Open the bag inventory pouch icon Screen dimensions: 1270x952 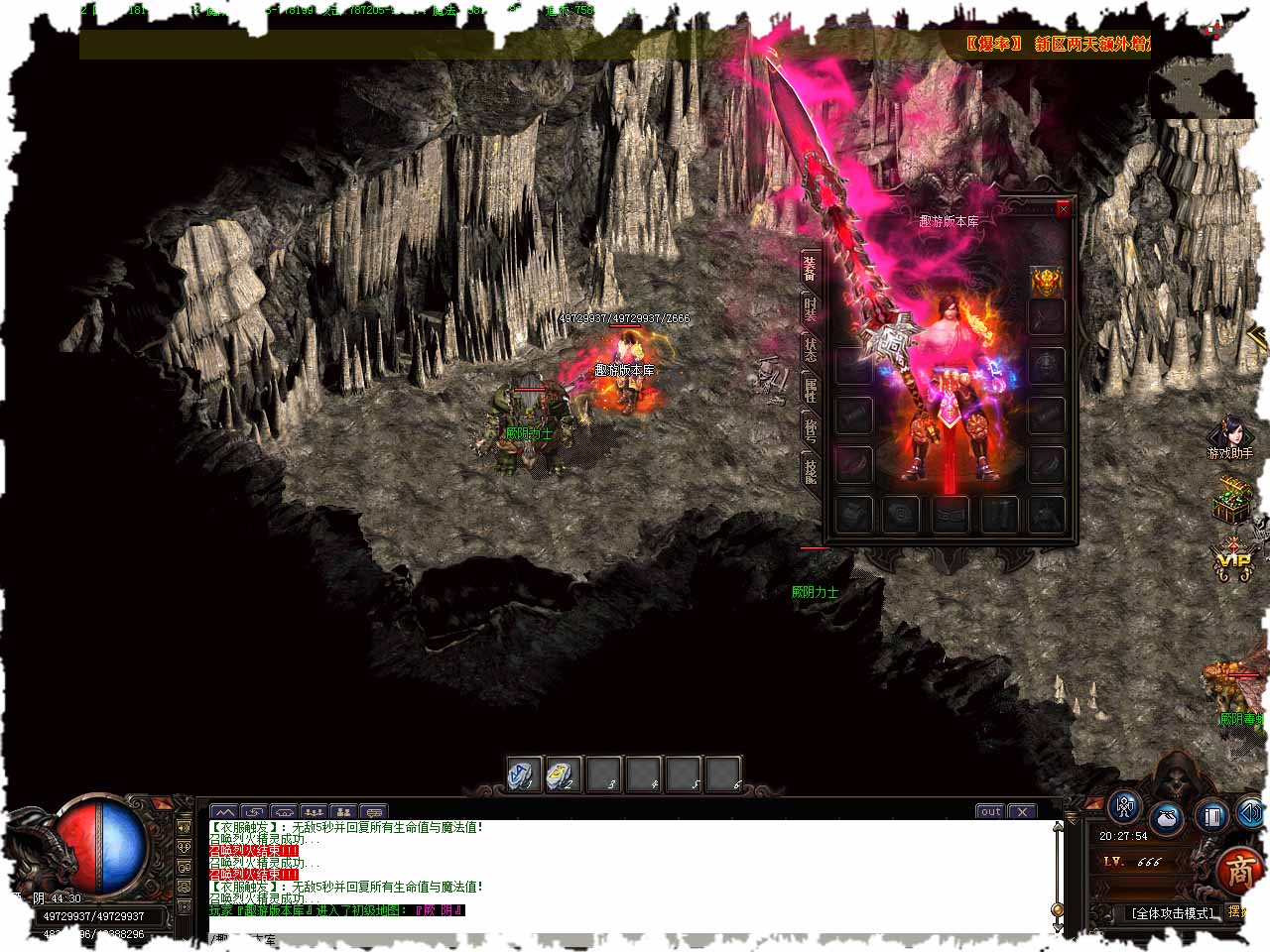(1168, 819)
